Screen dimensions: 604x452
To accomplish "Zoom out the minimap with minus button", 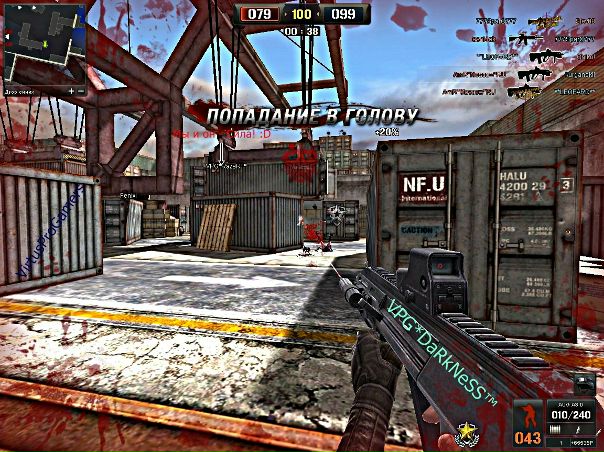I will click(x=79, y=90).
